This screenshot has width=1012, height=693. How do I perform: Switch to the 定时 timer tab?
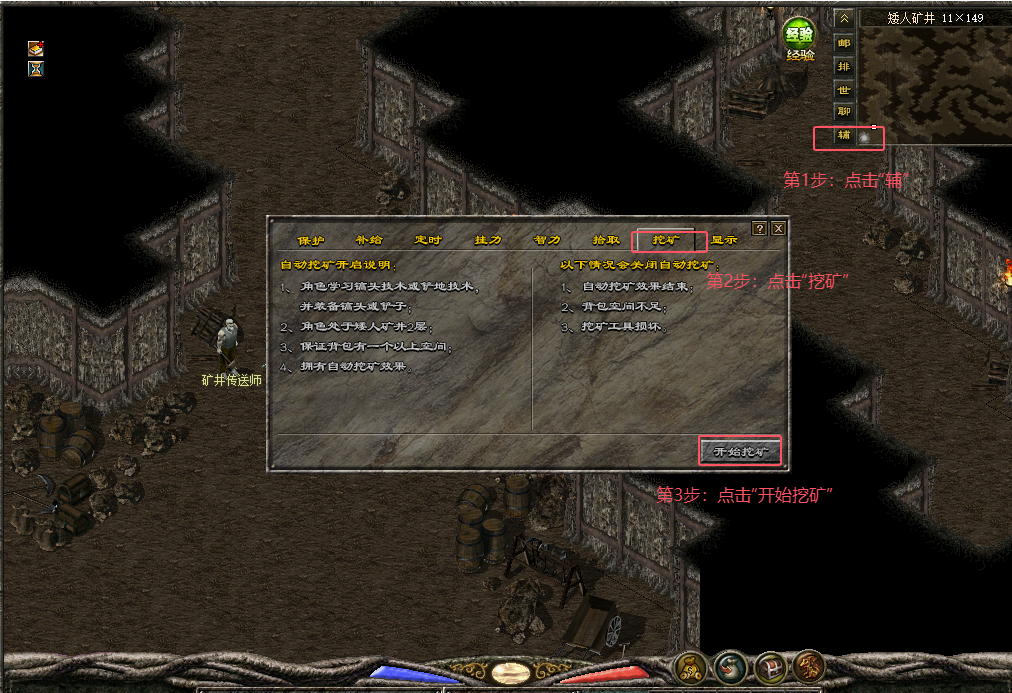tap(428, 241)
